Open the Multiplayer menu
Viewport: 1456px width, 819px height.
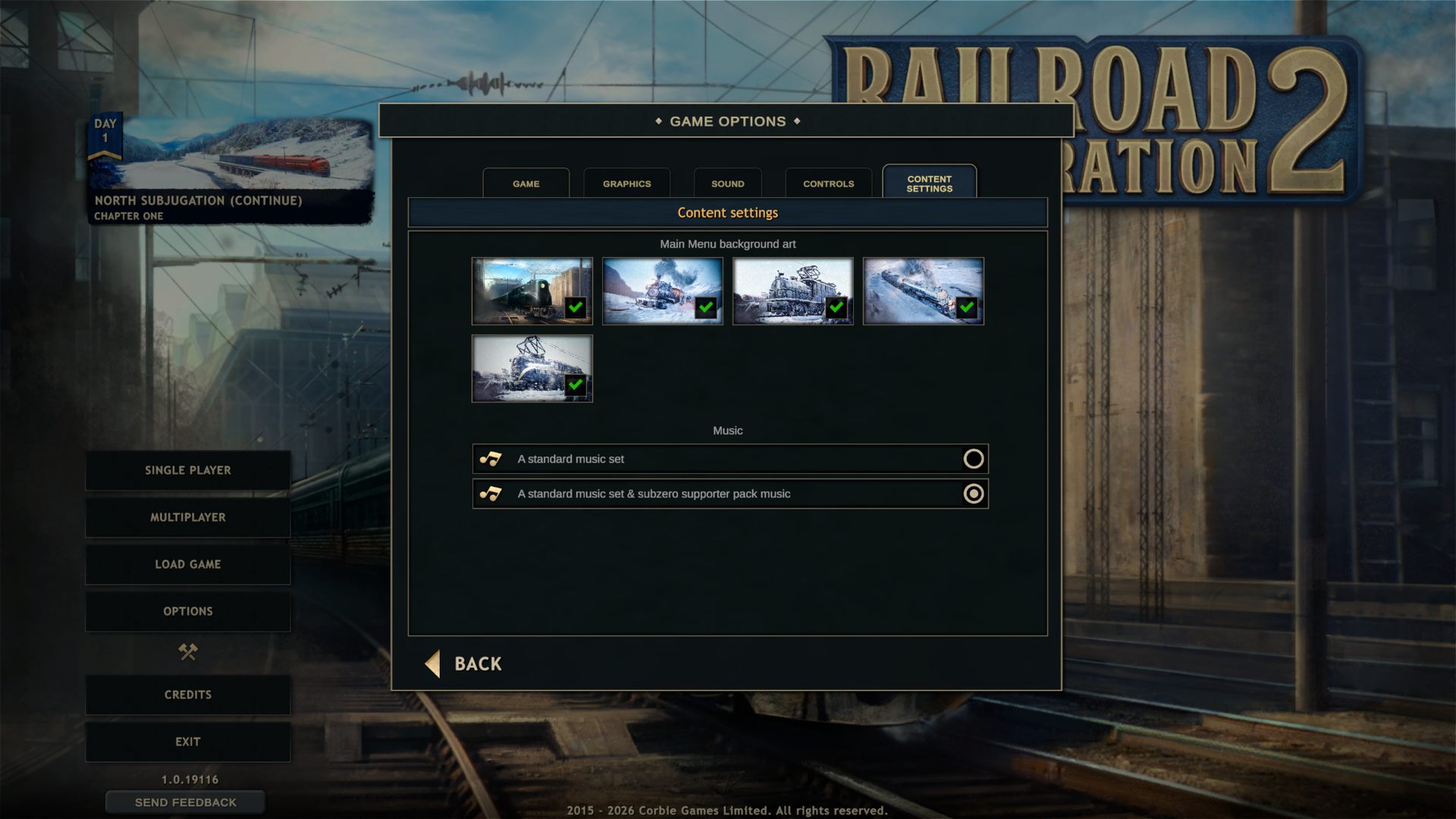(x=187, y=517)
